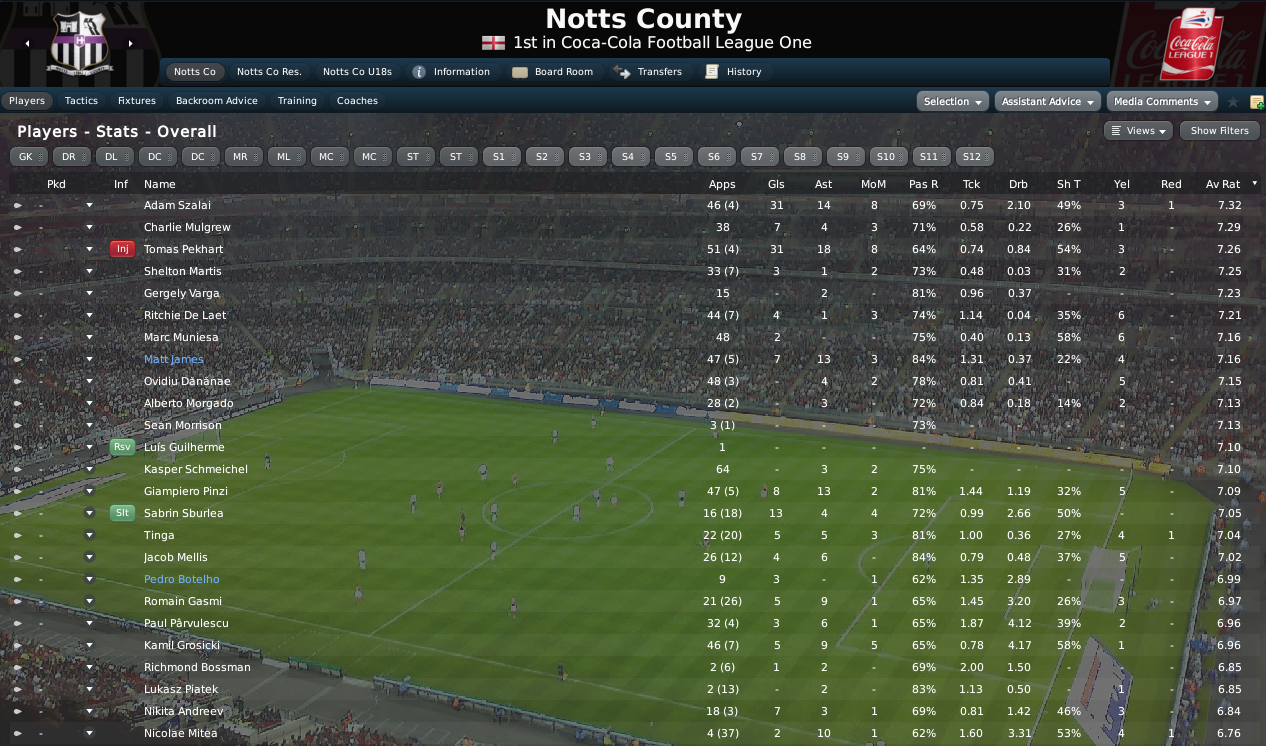Expand the Selection dropdown

952,102
